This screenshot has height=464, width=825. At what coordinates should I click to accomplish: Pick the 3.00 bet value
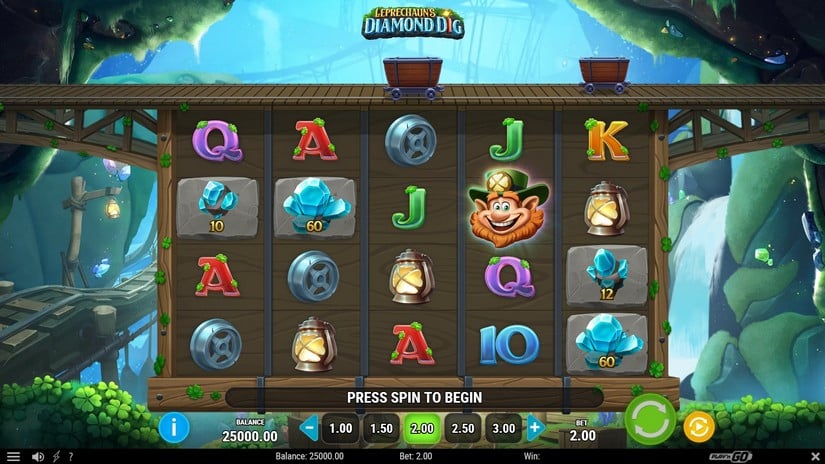click(504, 428)
